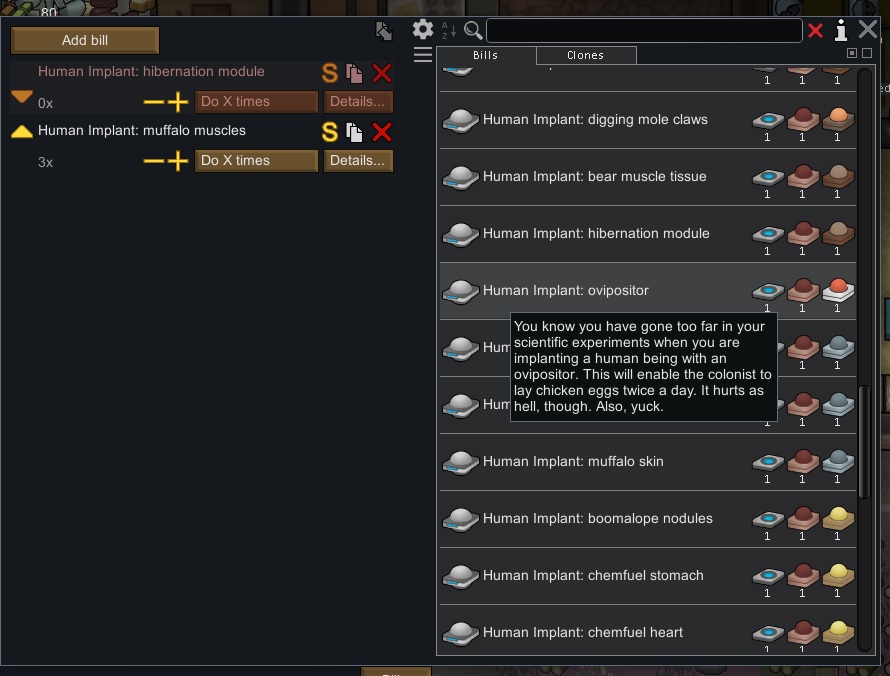Viewport: 890px width, 676px height.
Task: Click the Add bill button
Action: pyautogui.click(x=85, y=41)
